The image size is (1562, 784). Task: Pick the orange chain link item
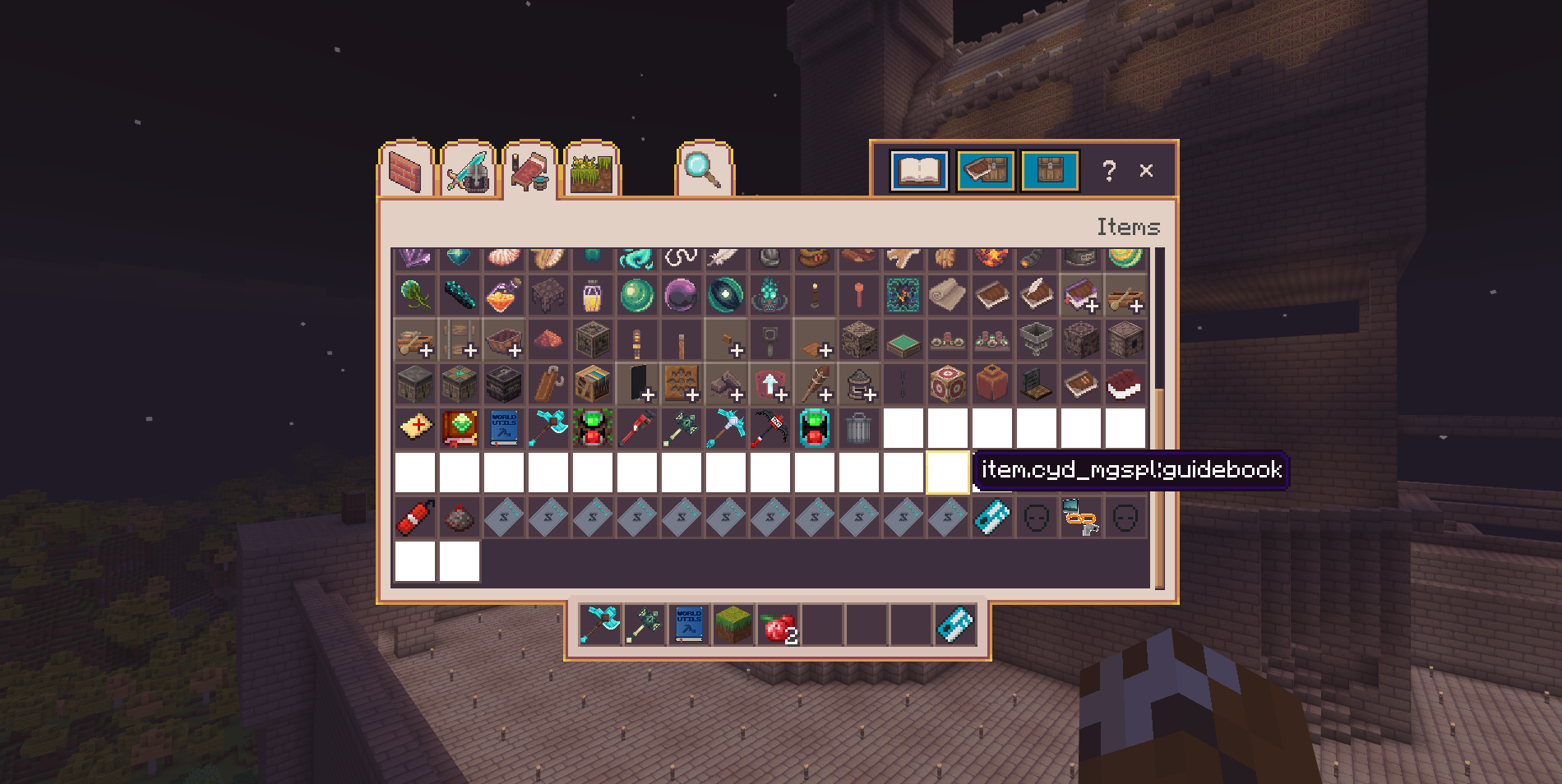1080,518
